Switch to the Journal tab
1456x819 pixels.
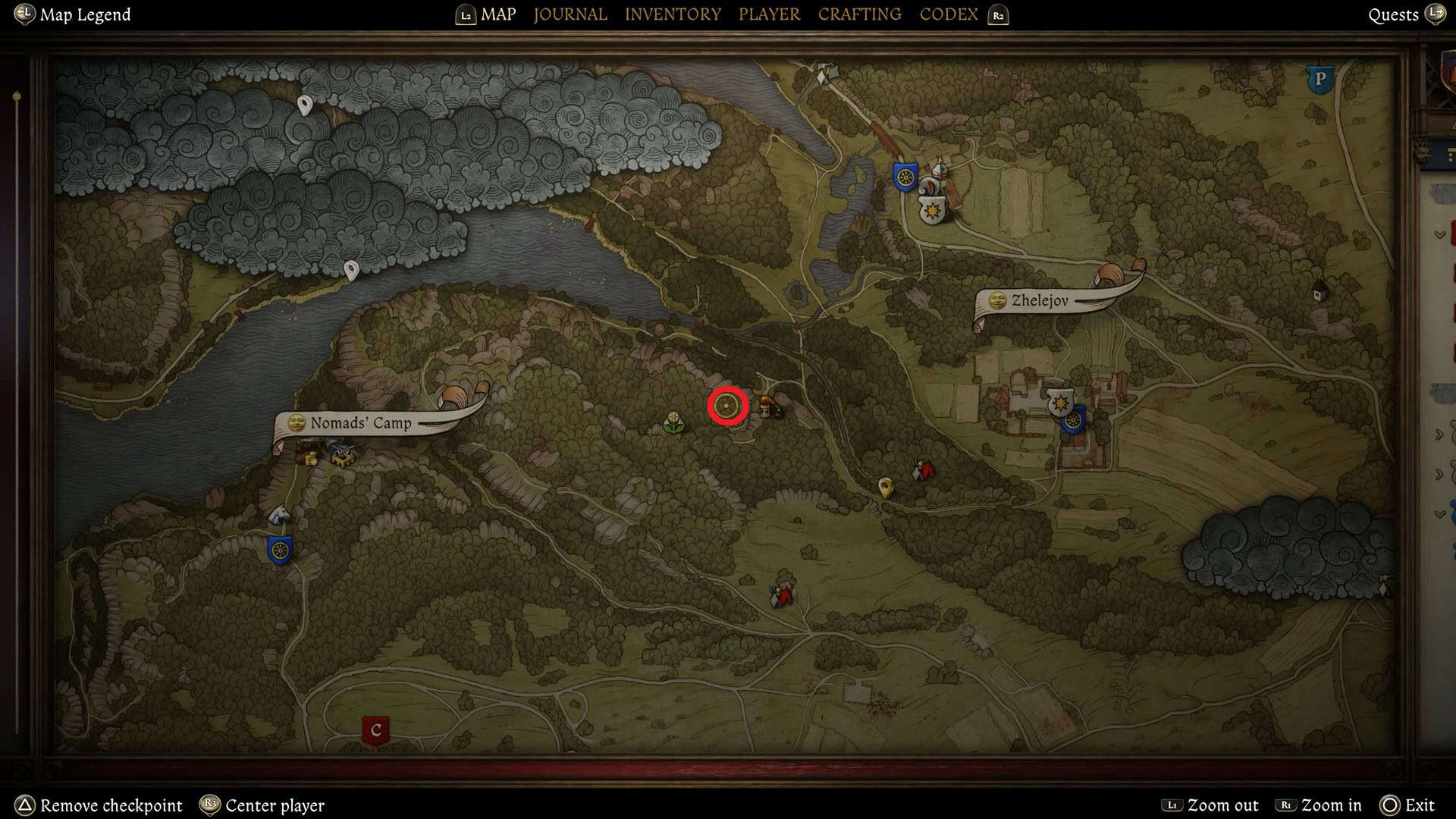tap(570, 14)
